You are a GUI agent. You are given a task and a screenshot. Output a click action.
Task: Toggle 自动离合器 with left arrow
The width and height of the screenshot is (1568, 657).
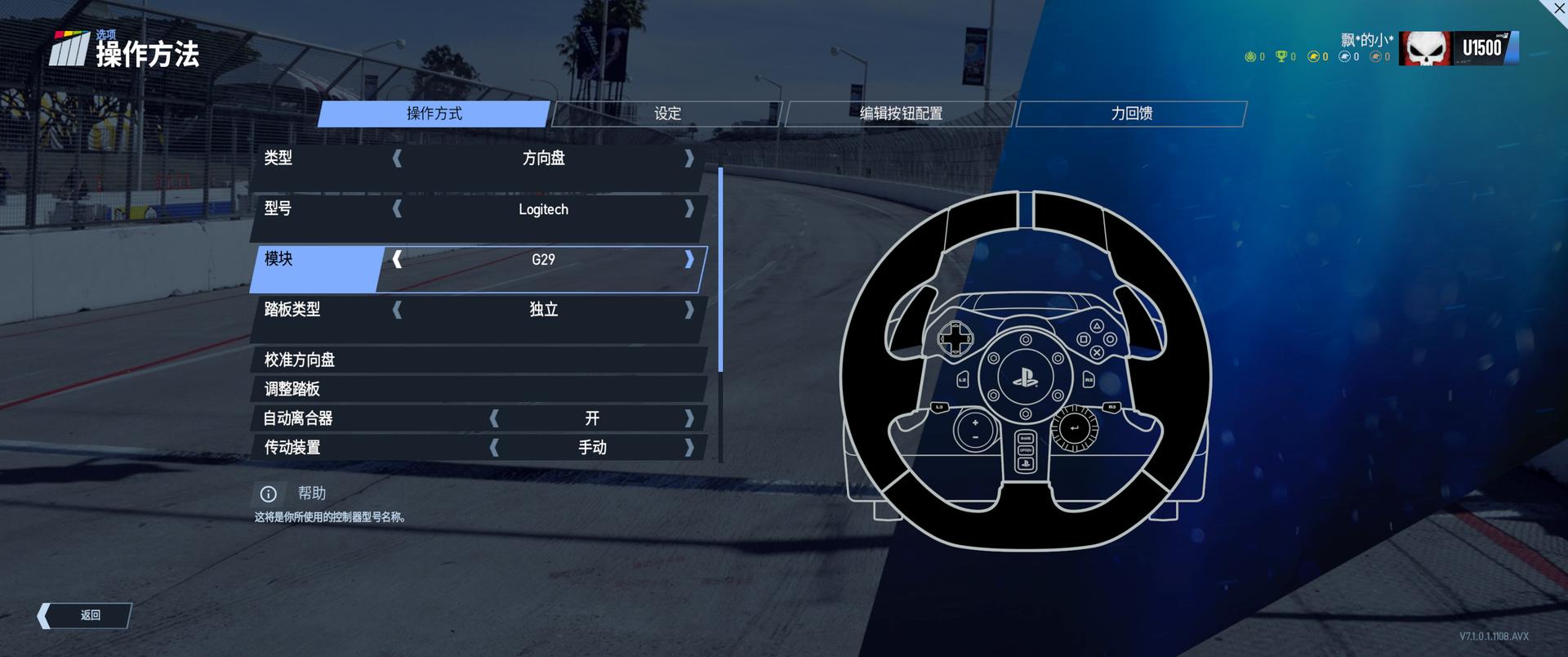494,418
